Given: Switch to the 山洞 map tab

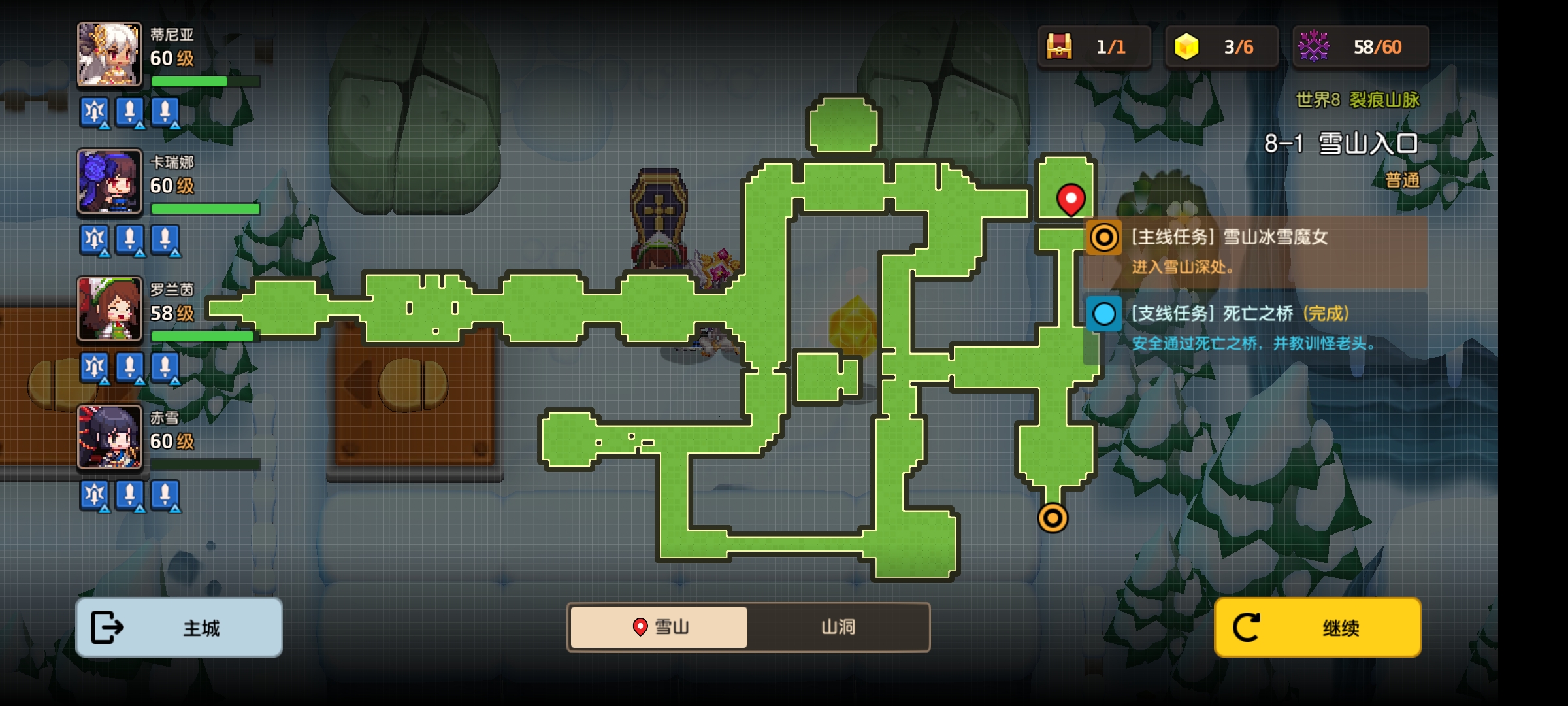Looking at the screenshot, I should click(838, 627).
